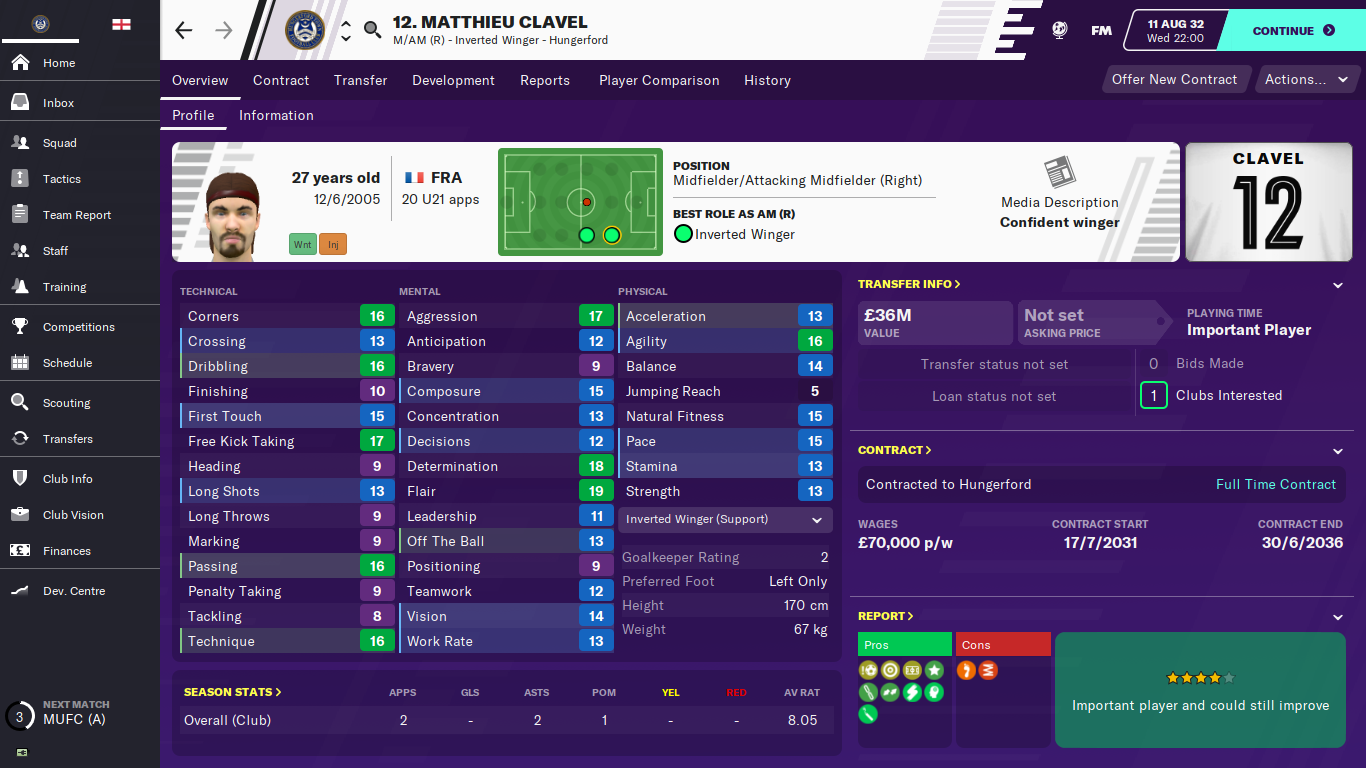This screenshot has height=768, width=1366.
Task: Open the player search magnifier
Action: pyautogui.click(x=372, y=30)
